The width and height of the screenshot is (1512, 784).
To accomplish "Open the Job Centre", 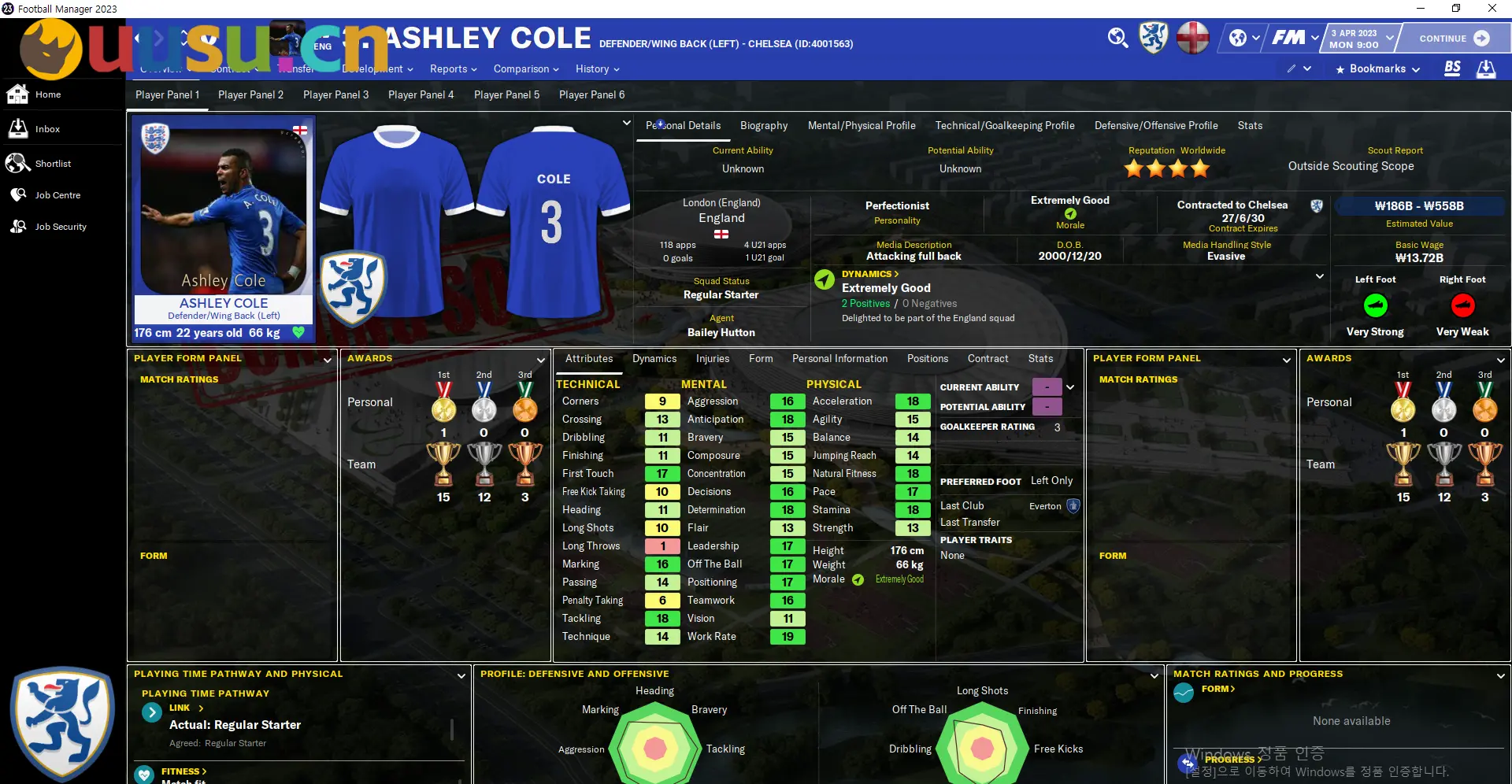I will click(57, 195).
